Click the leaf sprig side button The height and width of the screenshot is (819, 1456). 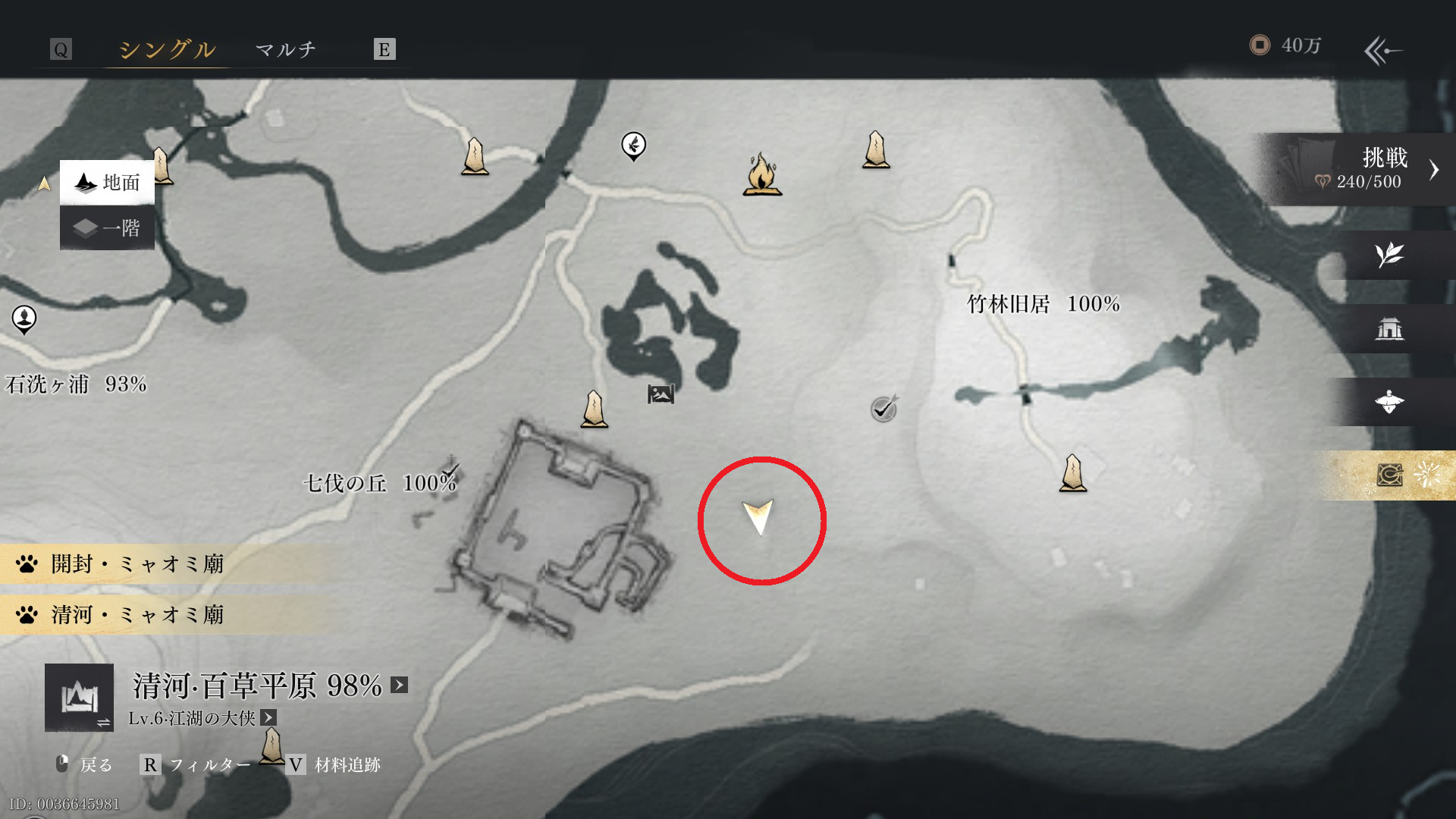click(x=1389, y=255)
